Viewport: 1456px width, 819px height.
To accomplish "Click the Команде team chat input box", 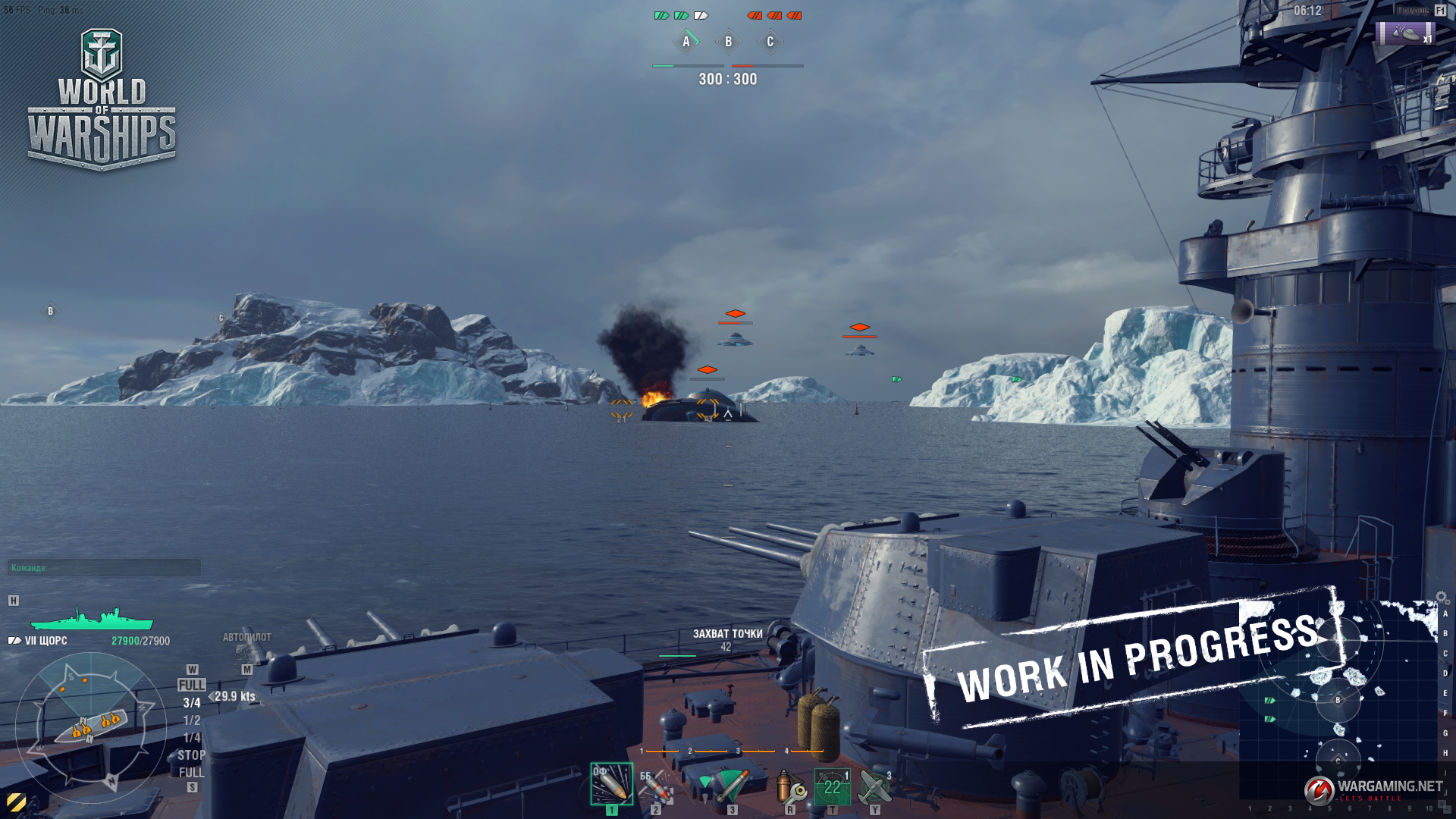I will coord(105,568).
